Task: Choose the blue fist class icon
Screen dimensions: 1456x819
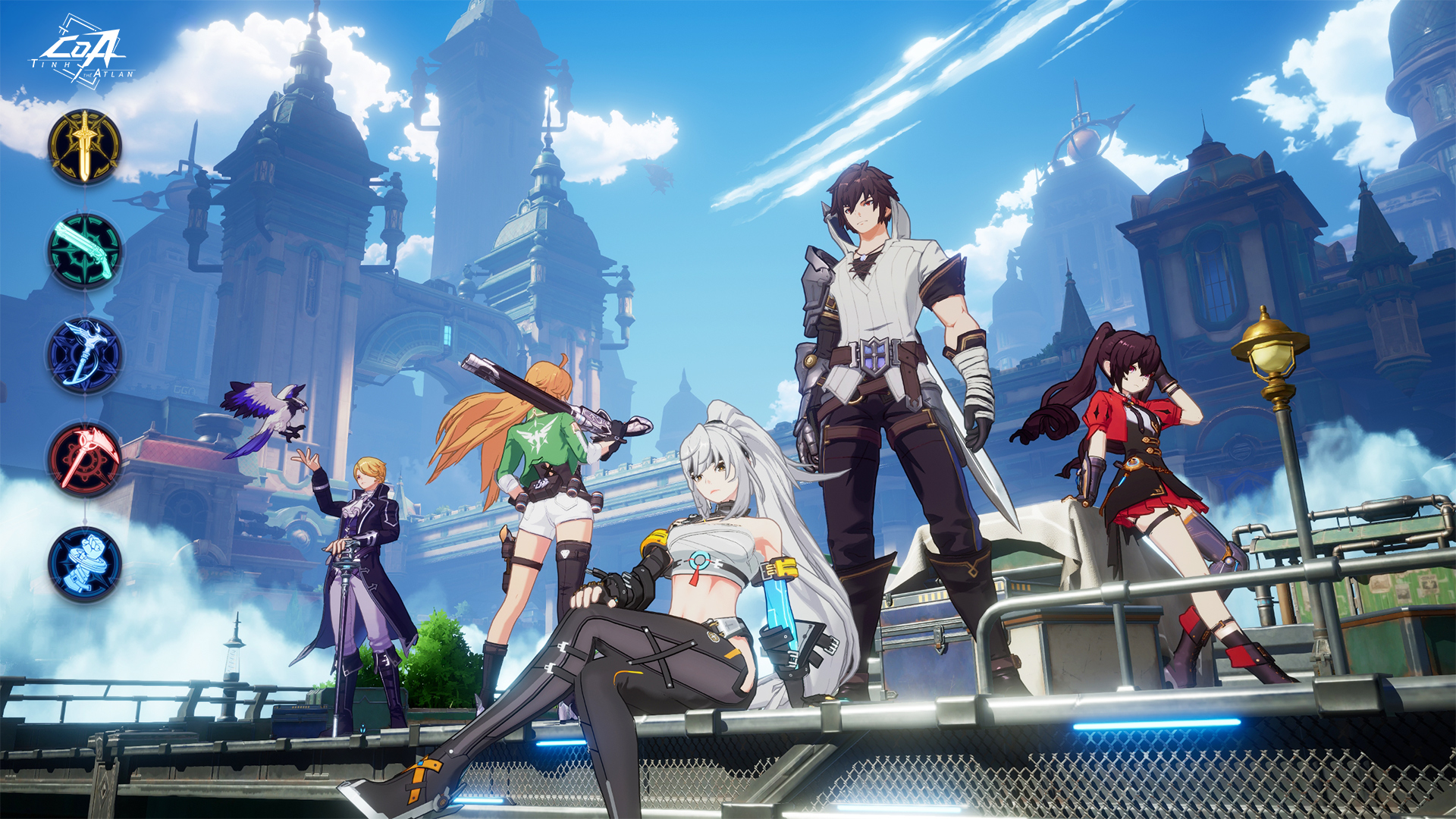Action: coord(84,563)
